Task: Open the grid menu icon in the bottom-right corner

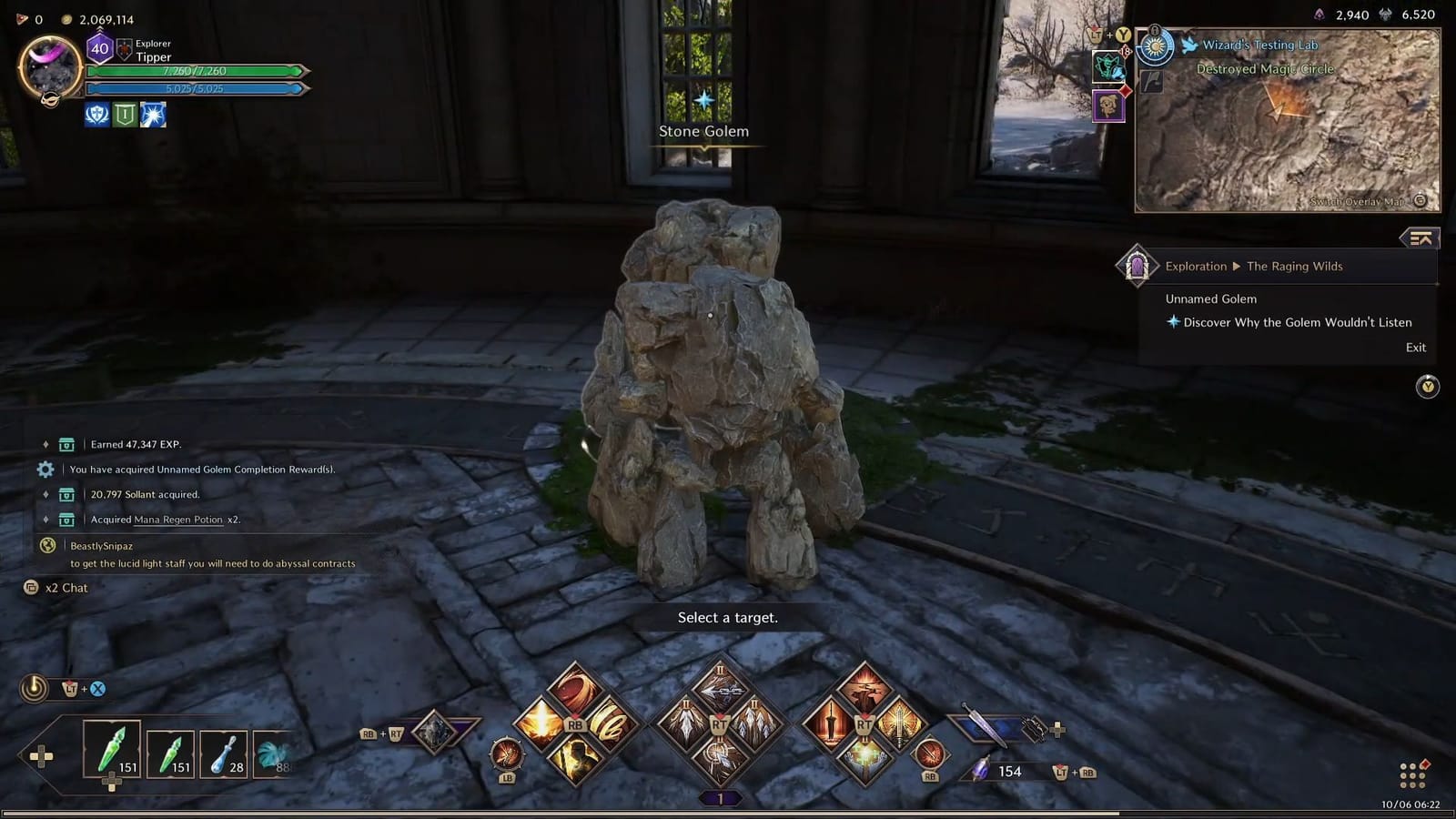Action: click(1411, 774)
